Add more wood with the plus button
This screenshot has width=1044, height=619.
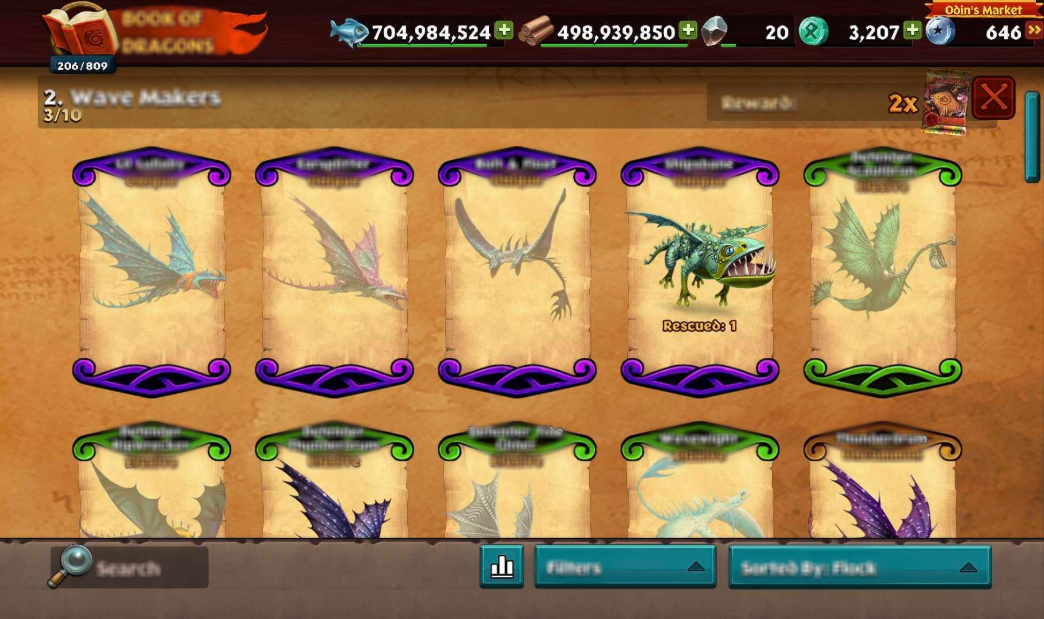point(688,31)
